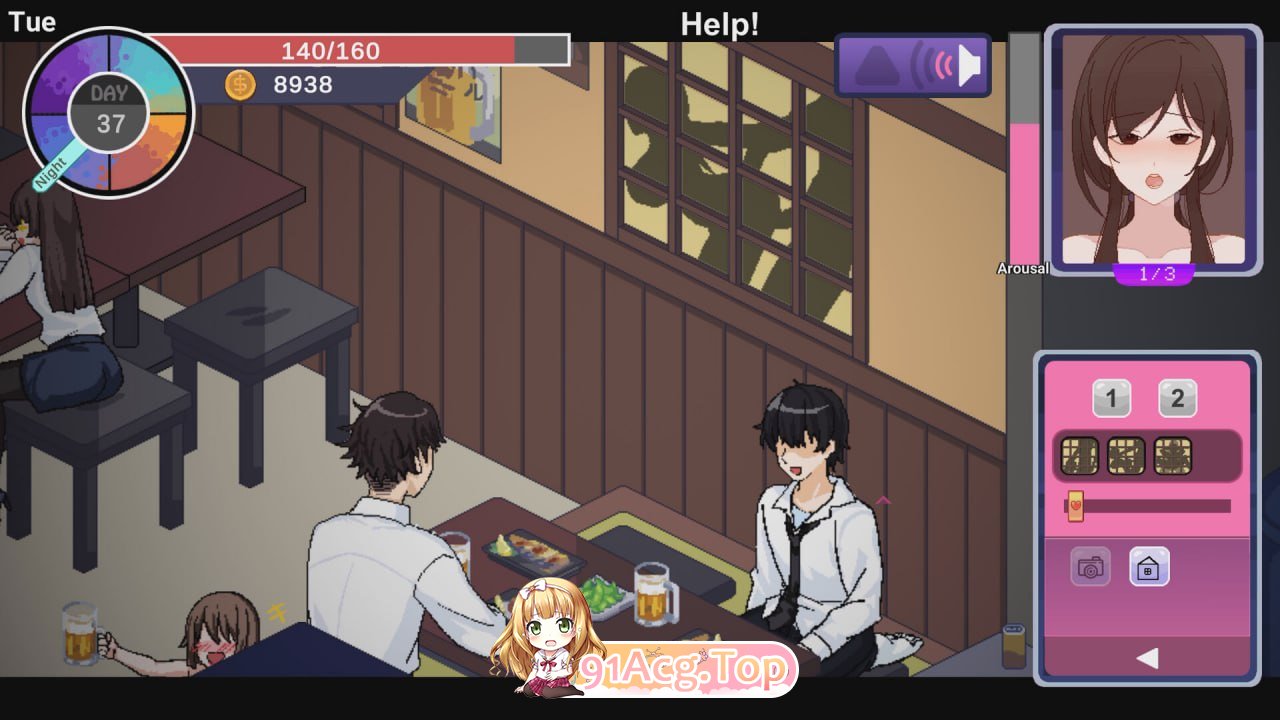1280x720 pixels.
Task: Collapse the pink panel with the white arrow
Action: pos(1148,657)
